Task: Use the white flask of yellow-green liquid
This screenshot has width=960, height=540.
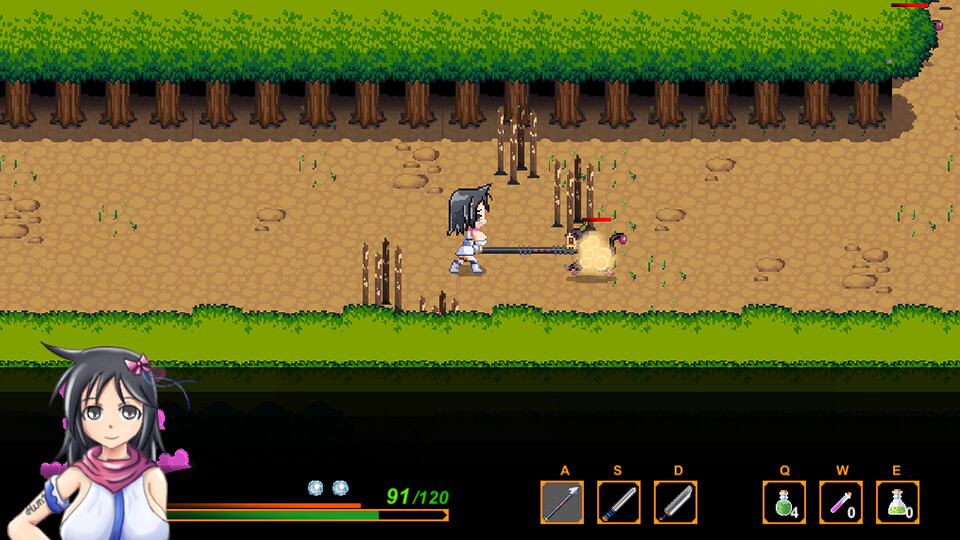Action: pyautogui.click(x=898, y=502)
